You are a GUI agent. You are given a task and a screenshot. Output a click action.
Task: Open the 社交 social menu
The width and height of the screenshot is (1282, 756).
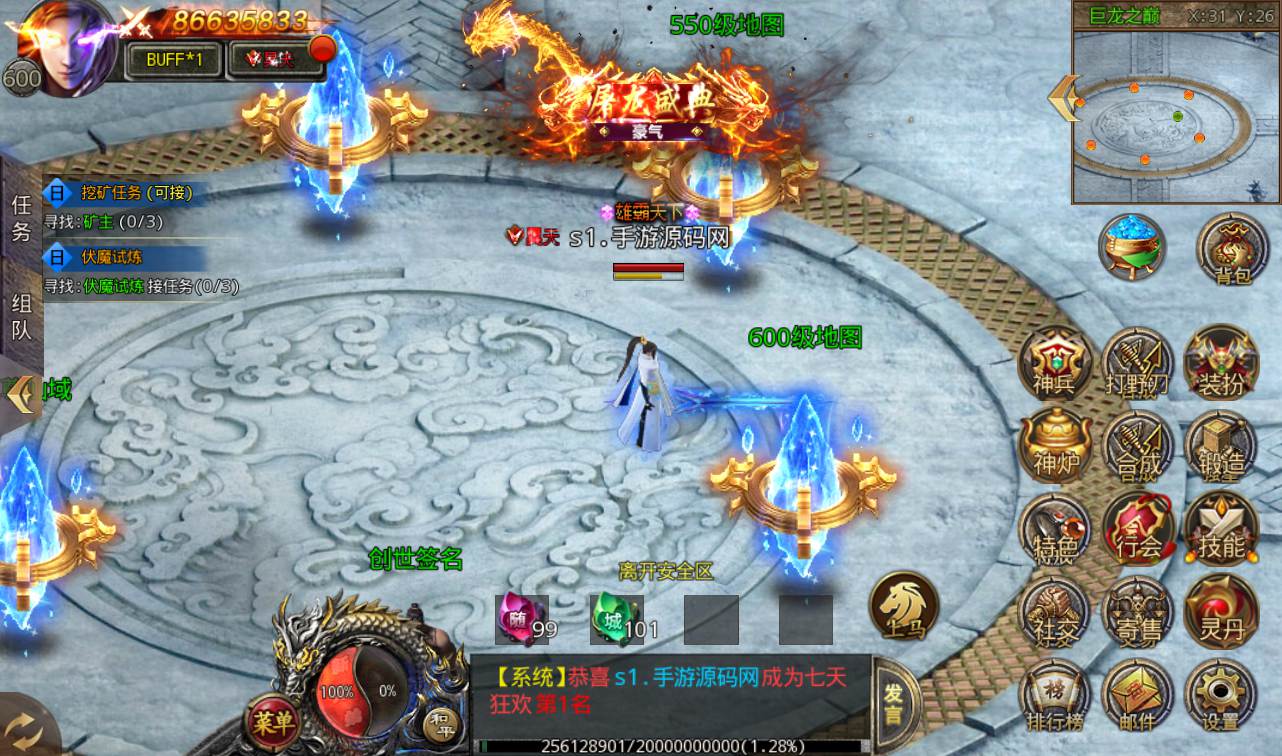click(x=1055, y=611)
